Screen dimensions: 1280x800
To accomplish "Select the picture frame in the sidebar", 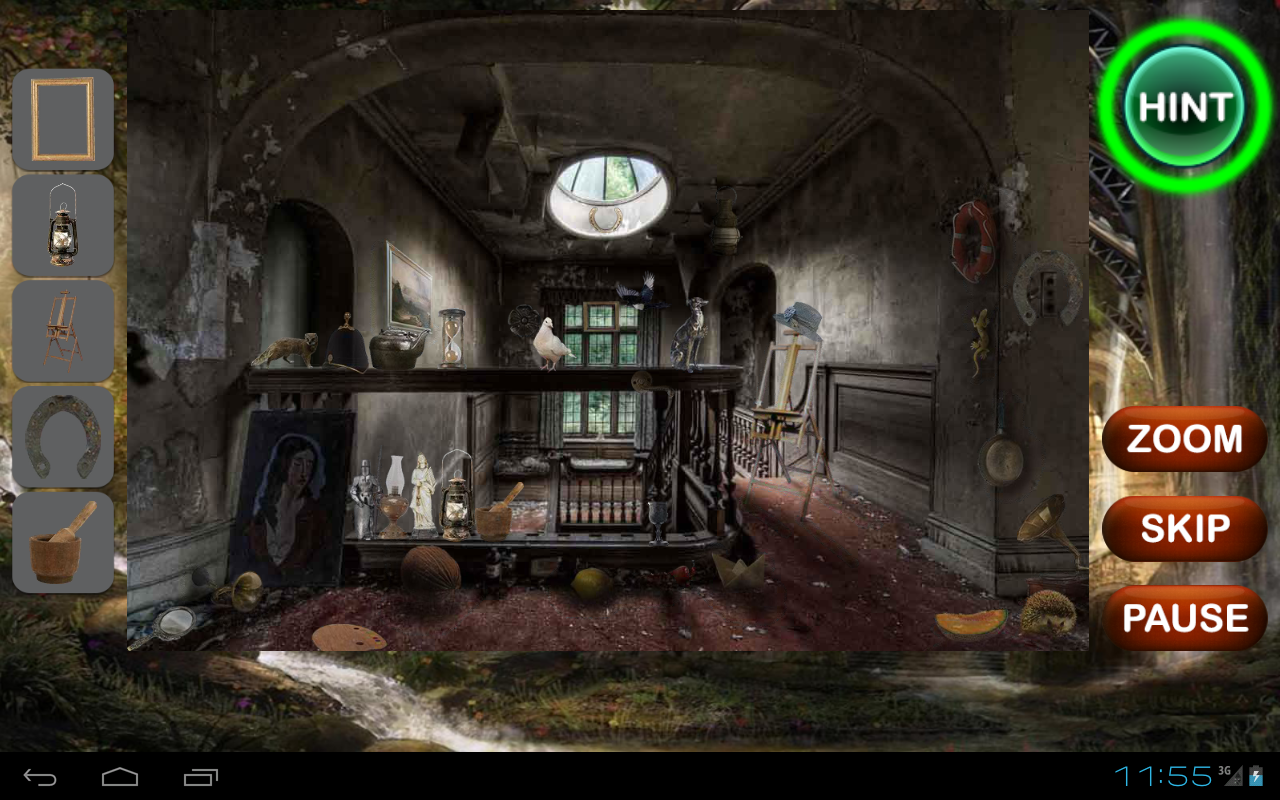I will click(x=63, y=119).
